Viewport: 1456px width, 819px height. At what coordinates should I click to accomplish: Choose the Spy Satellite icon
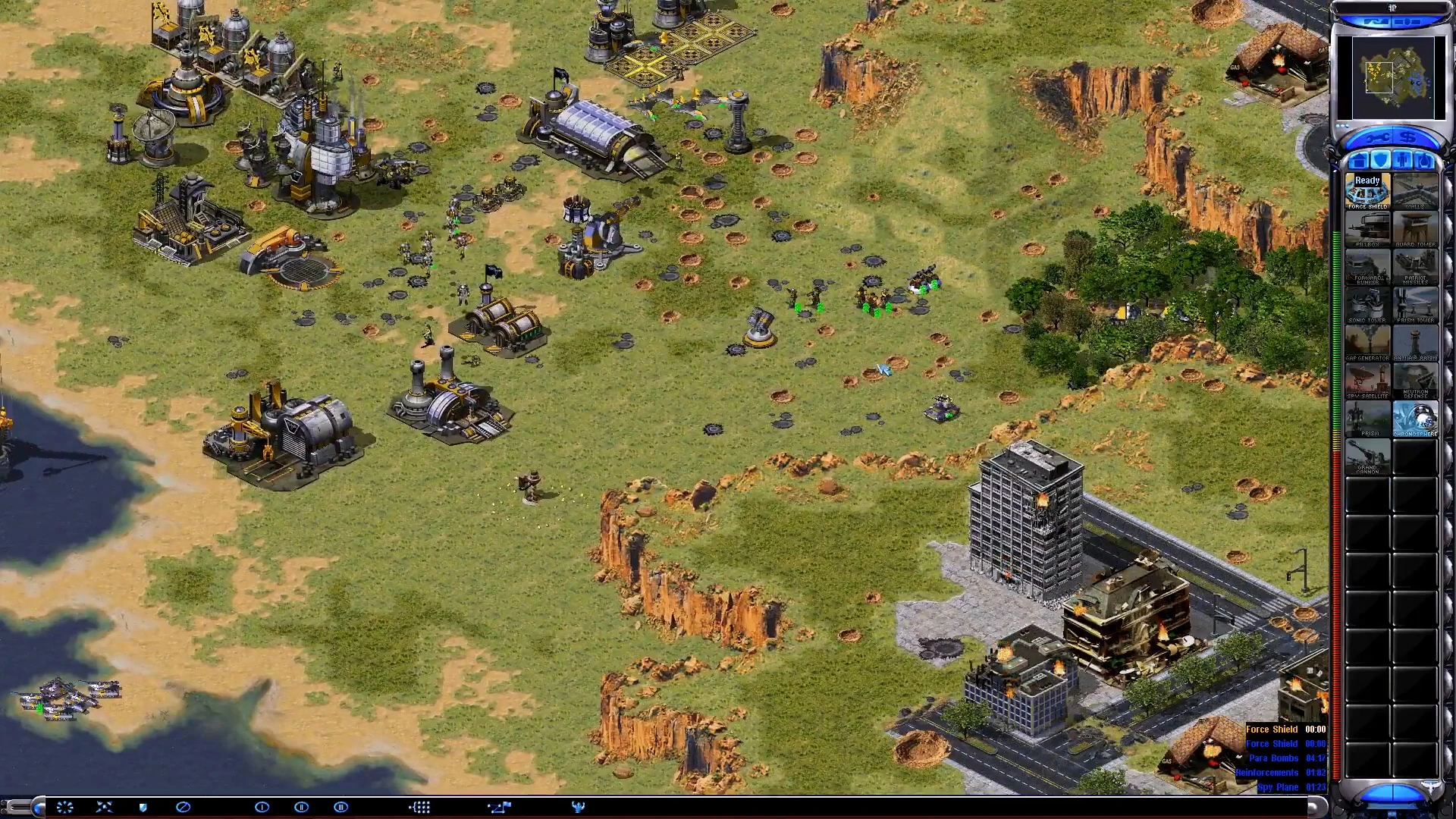tap(1367, 381)
